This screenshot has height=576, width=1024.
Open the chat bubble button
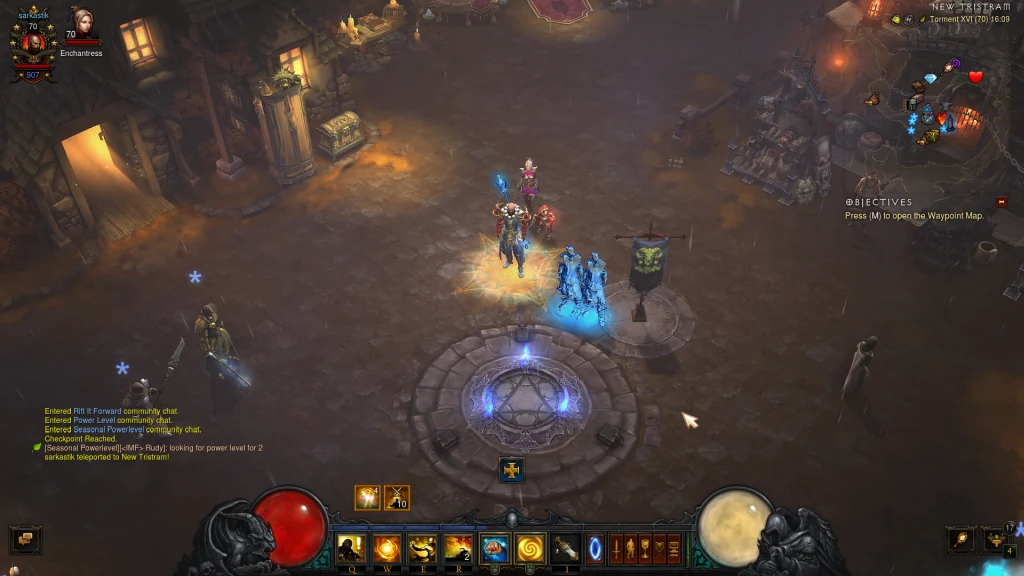tap(25, 540)
